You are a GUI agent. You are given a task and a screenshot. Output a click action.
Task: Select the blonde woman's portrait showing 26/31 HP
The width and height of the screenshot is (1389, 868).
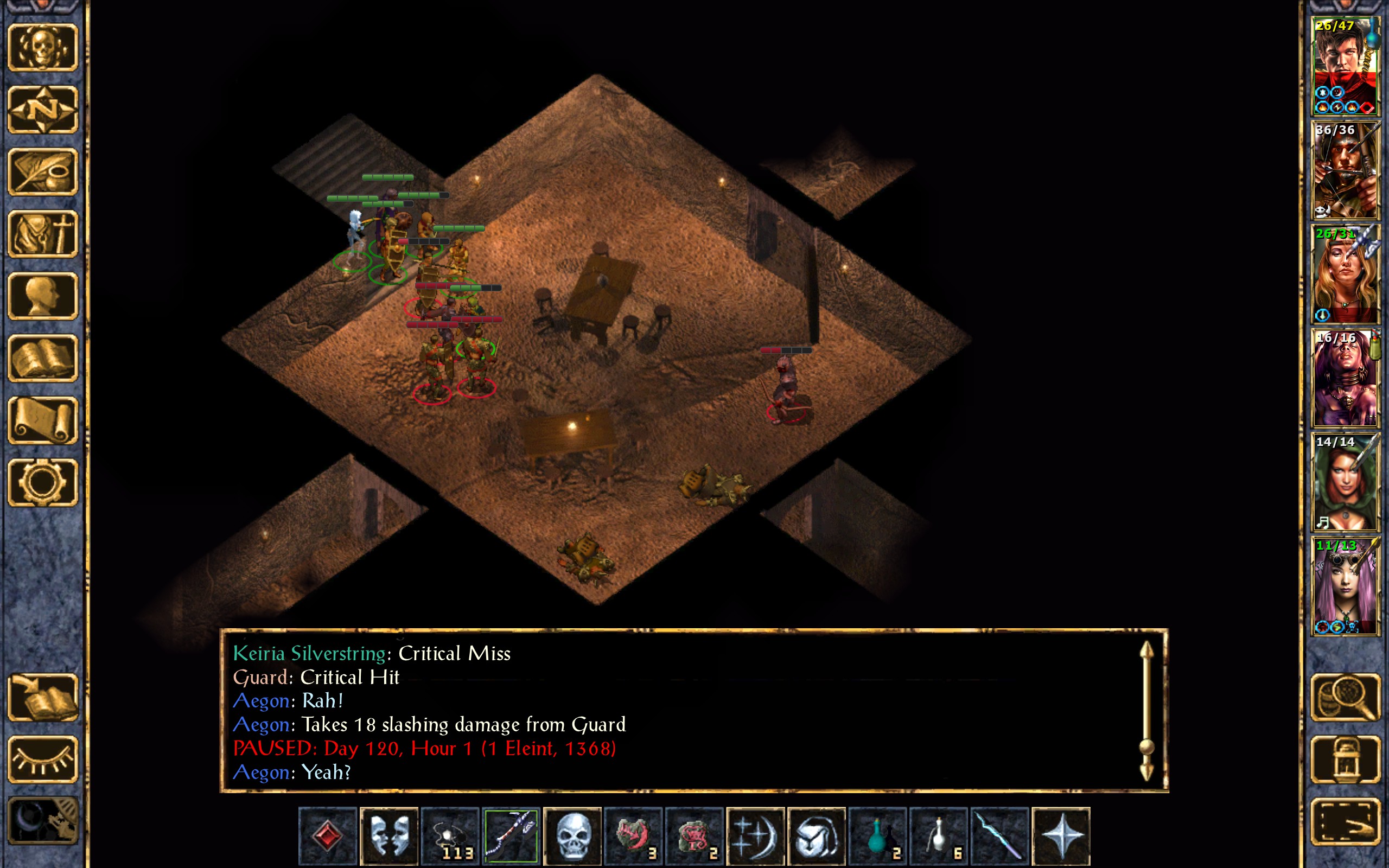point(1345,275)
